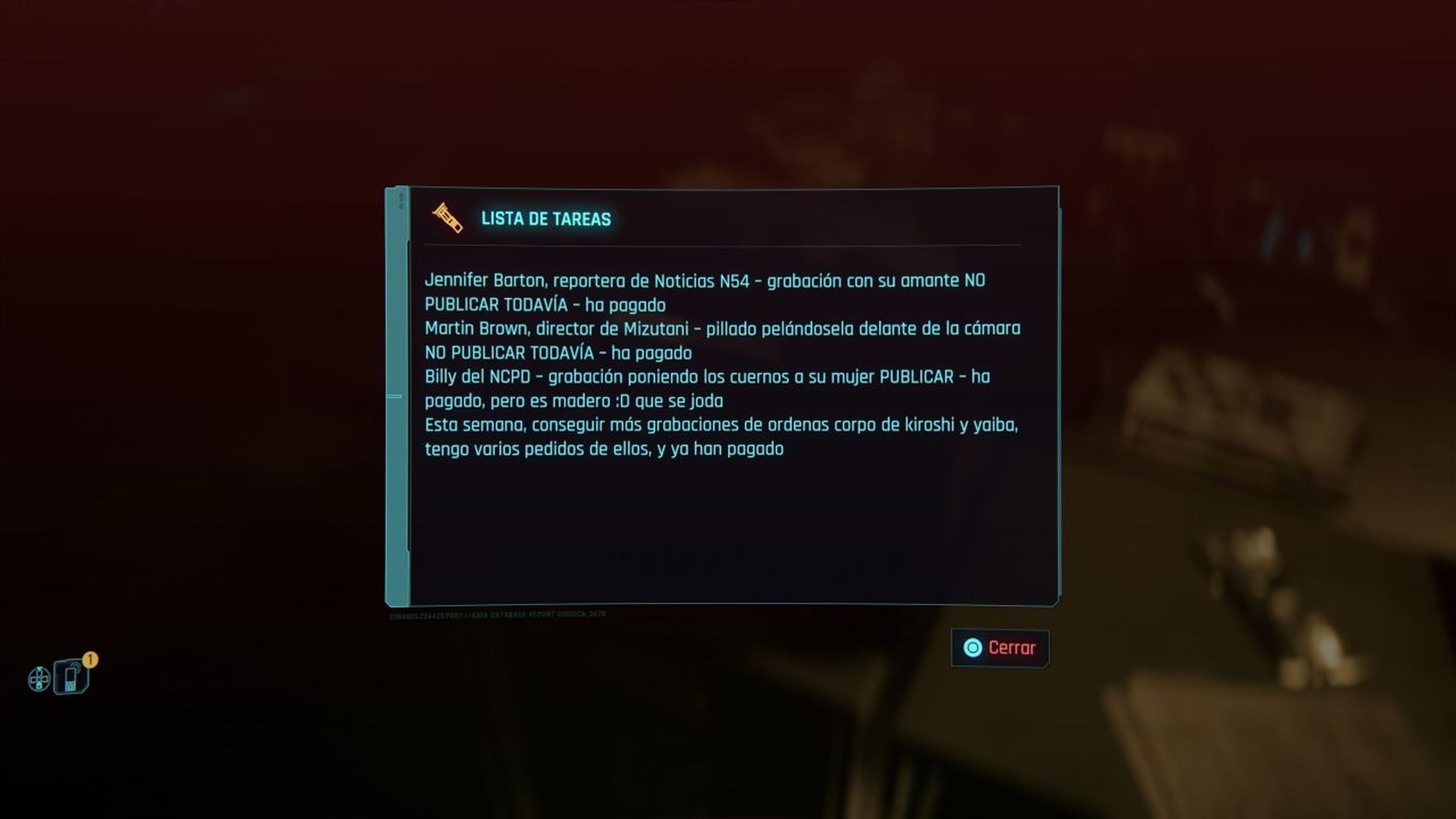Click the circular button icon inside Cerrar prompt
Screen dimensions: 1456x819
(x=973, y=648)
